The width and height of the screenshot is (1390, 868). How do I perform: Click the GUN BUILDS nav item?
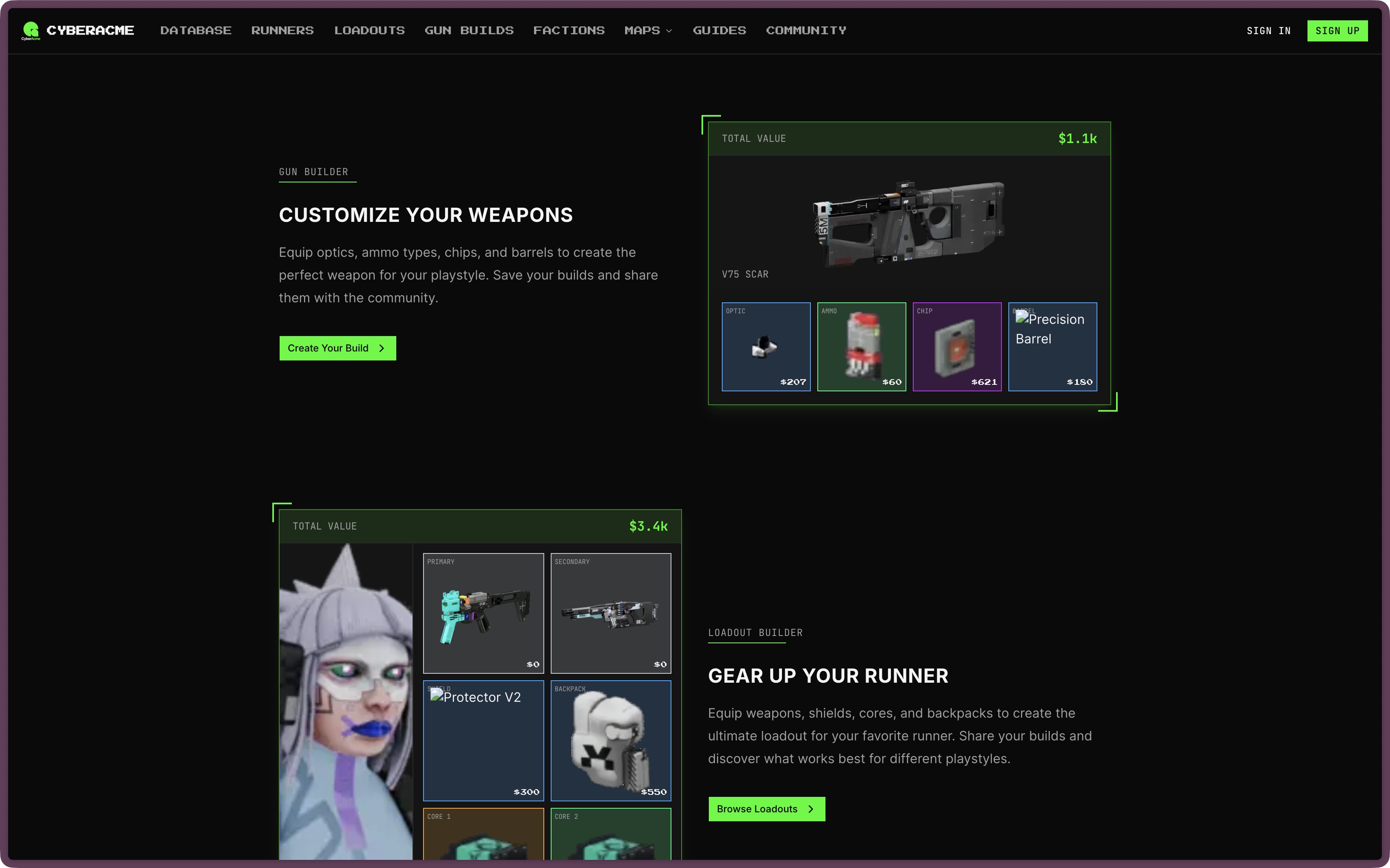(469, 30)
